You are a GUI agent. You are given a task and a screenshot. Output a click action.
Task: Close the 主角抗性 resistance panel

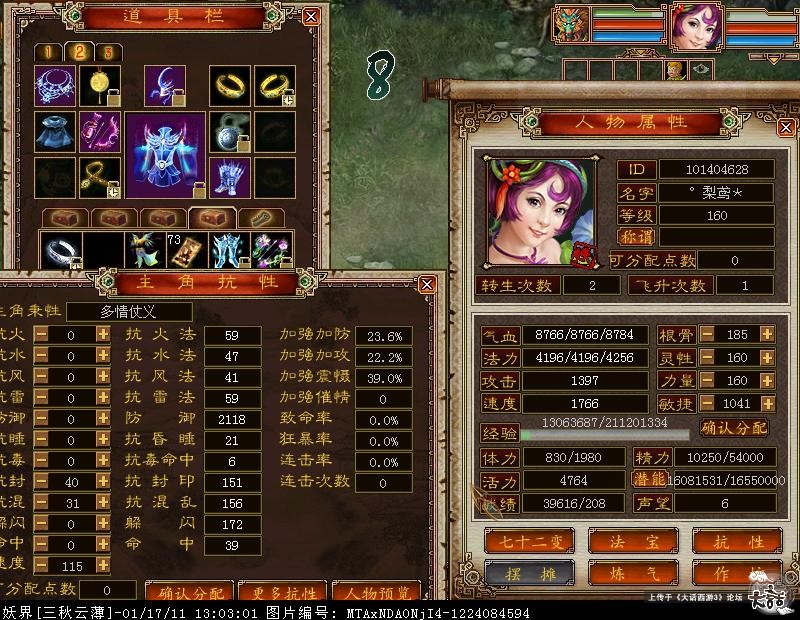pos(427,285)
